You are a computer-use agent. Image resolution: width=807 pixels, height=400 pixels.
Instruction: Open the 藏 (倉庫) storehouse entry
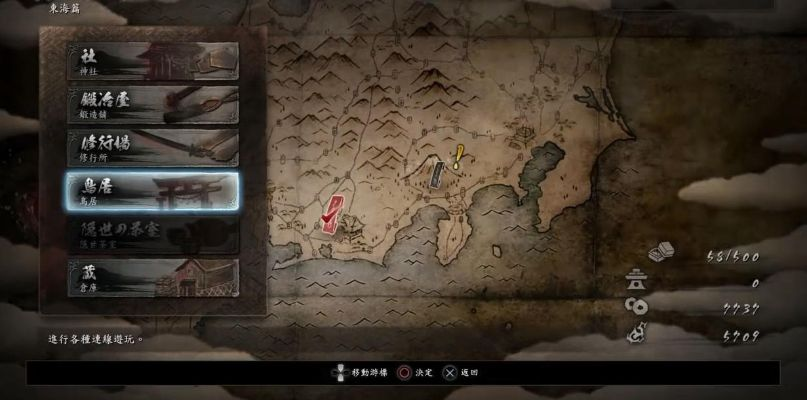tap(152, 277)
